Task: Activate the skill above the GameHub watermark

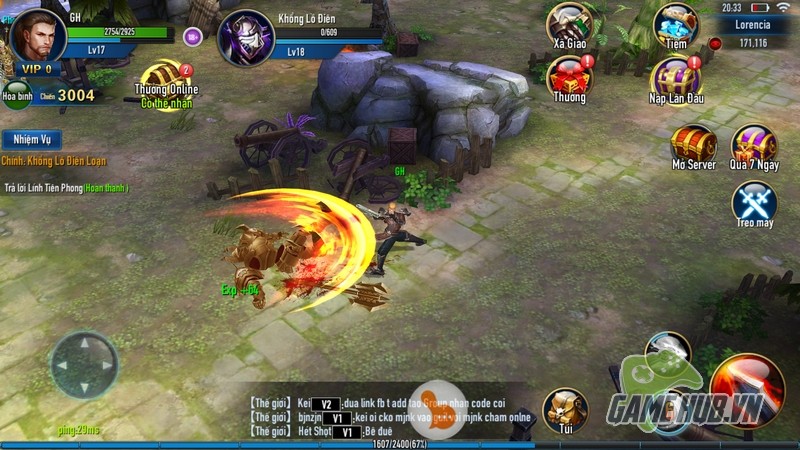Action: click(x=667, y=351)
